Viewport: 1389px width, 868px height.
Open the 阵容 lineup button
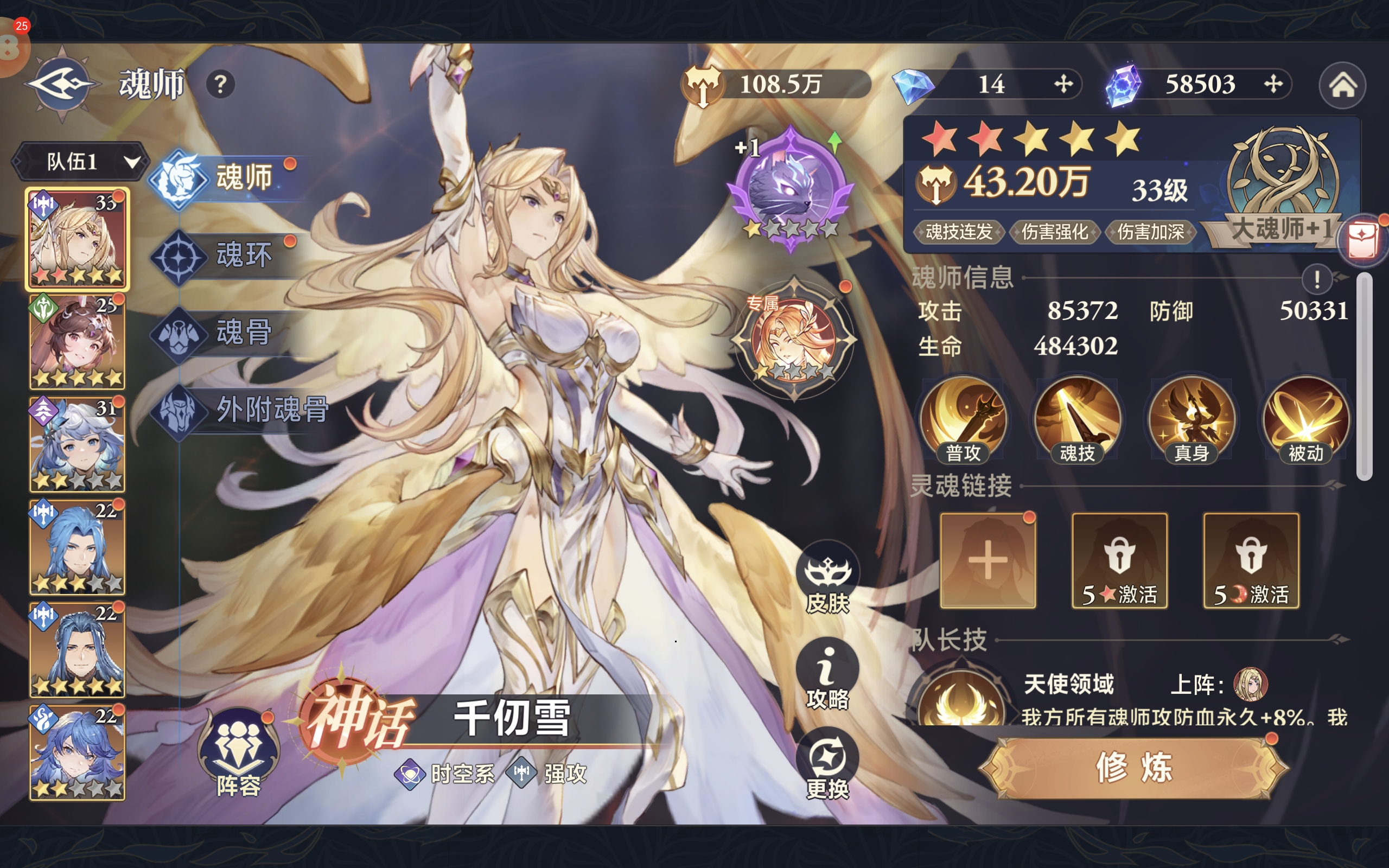238,753
